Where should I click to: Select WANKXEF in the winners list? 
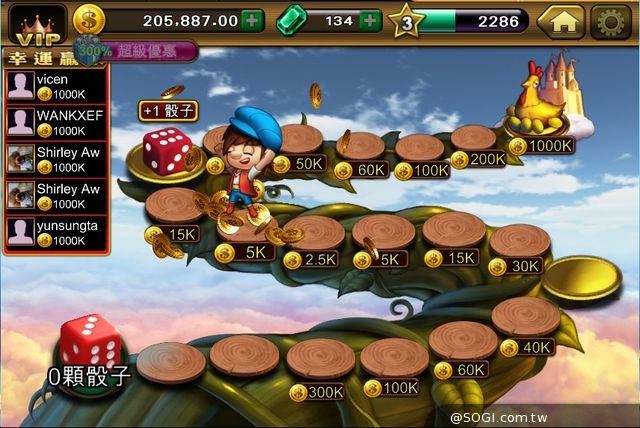(53, 122)
